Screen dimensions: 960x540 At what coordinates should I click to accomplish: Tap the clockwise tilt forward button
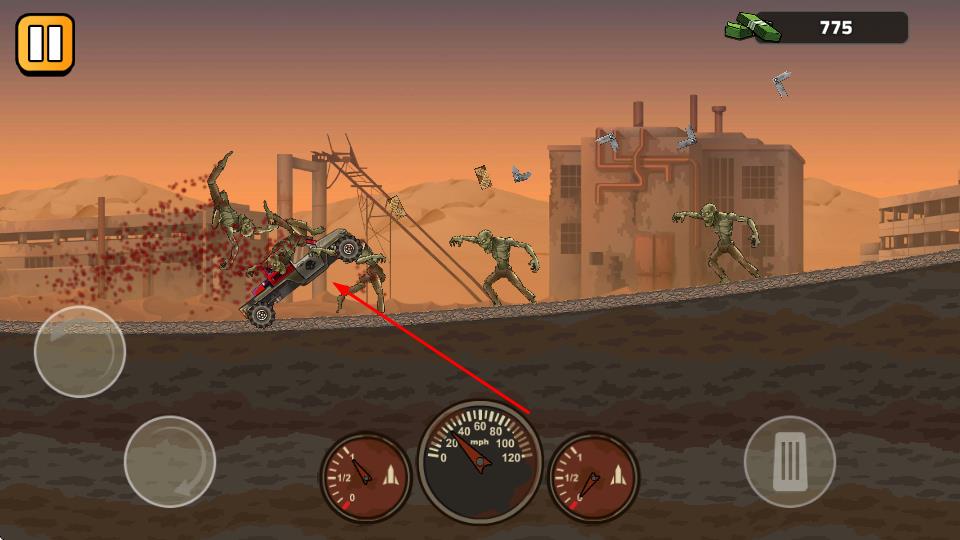pyautogui.click(x=170, y=462)
